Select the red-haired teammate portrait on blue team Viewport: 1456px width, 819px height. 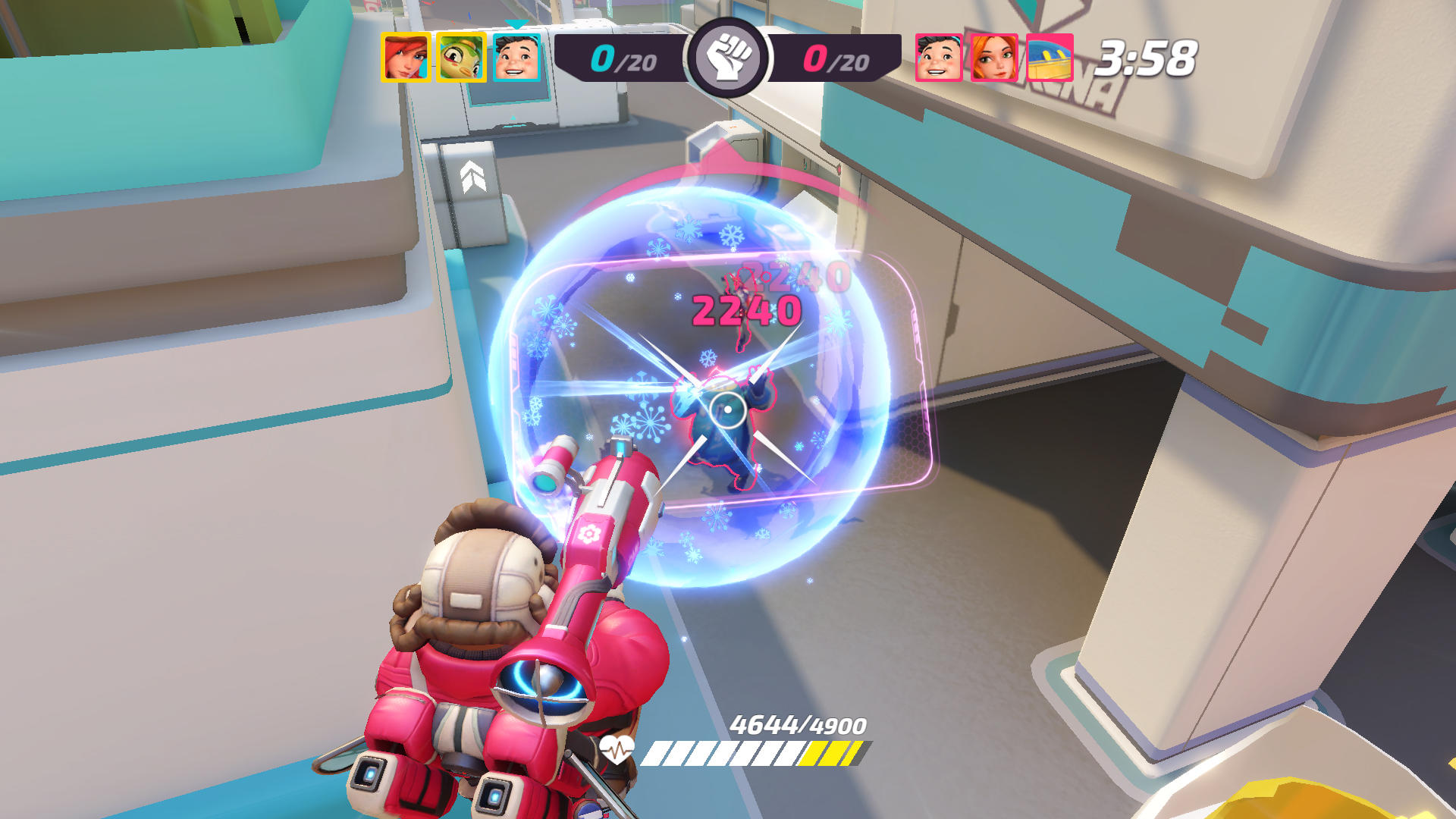(403, 55)
